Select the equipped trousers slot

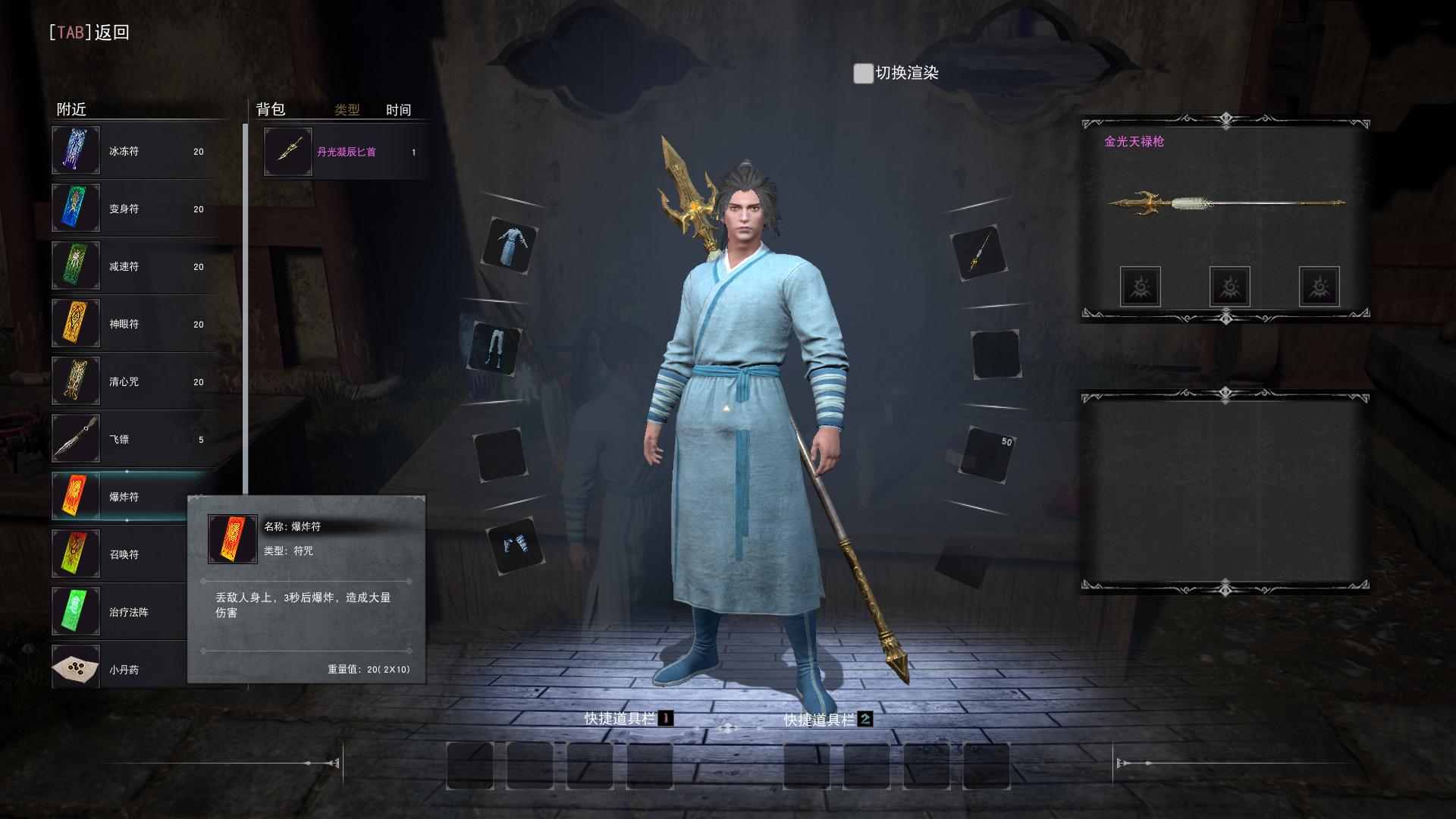(x=496, y=348)
